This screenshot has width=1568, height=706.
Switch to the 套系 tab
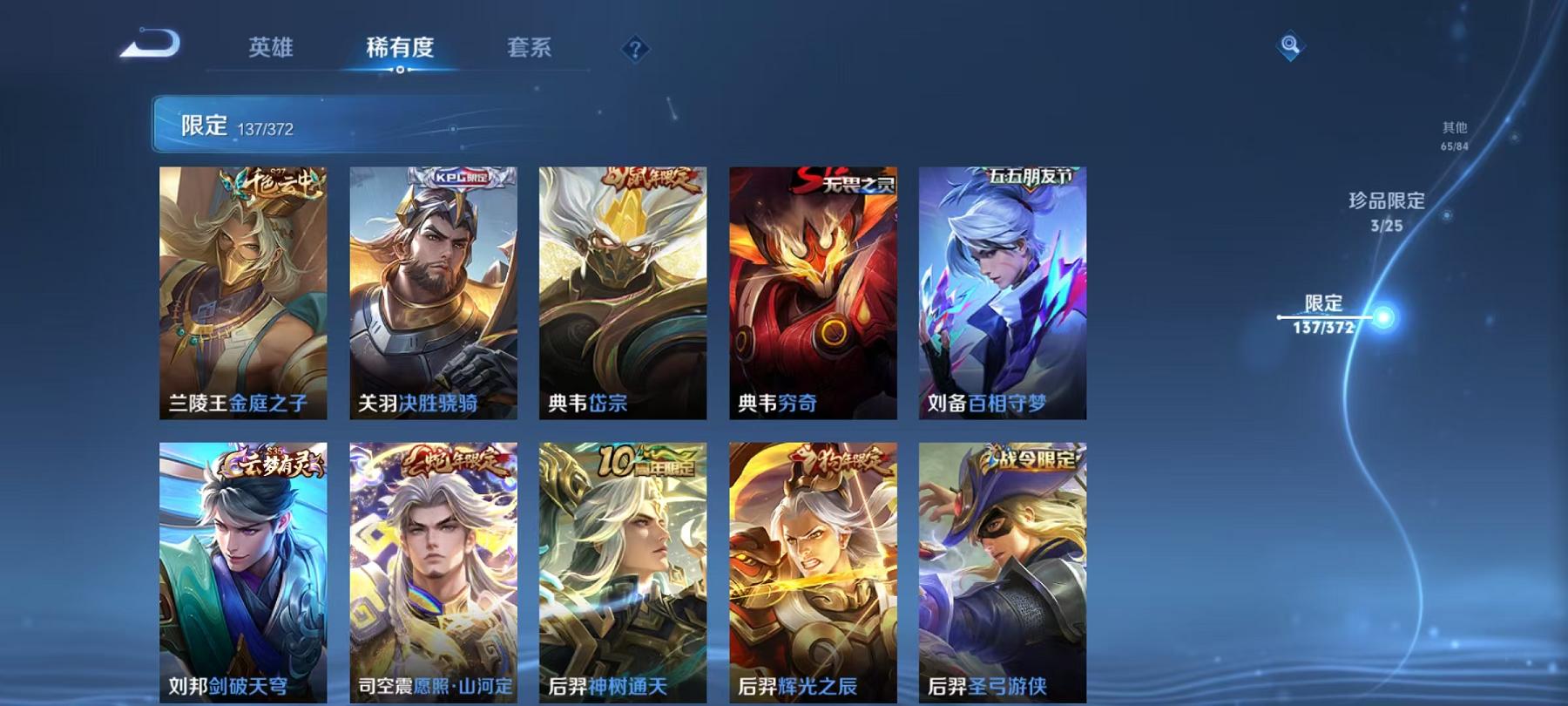[x=532, y=50]
